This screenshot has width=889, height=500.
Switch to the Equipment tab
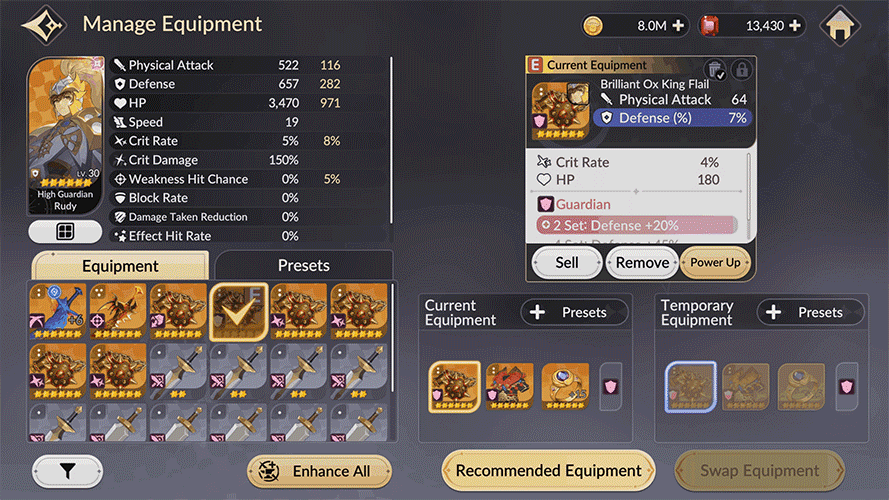(x=120, y=266)
